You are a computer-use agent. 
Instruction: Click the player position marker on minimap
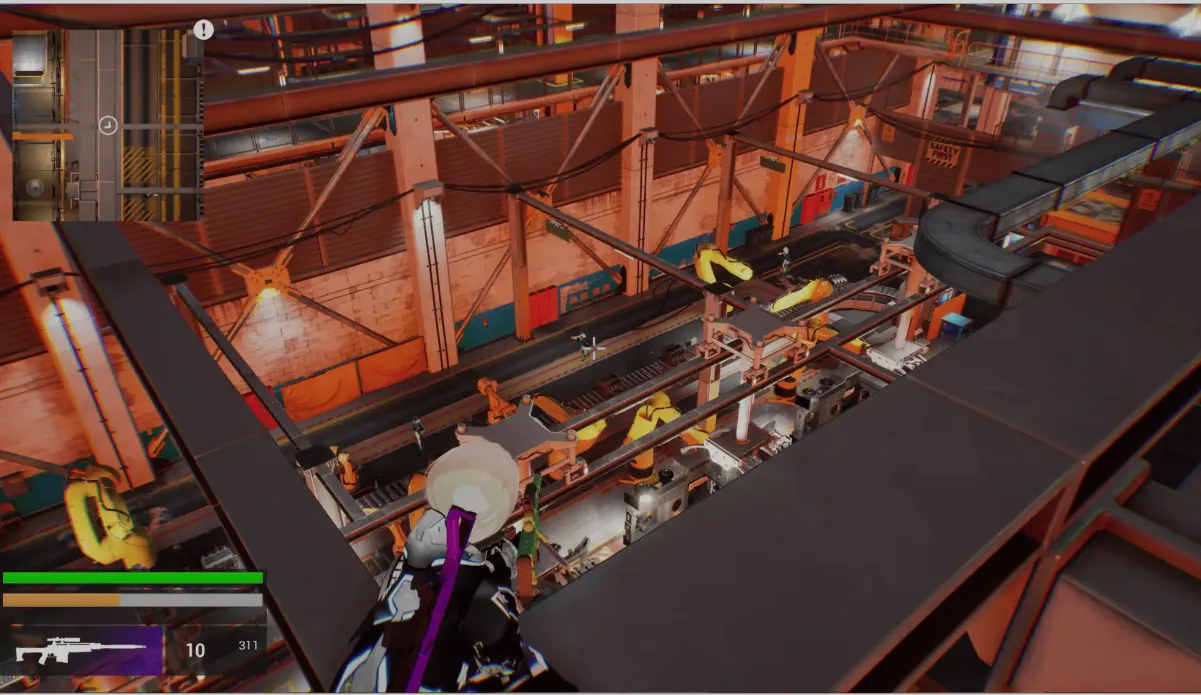coord(108,125)
